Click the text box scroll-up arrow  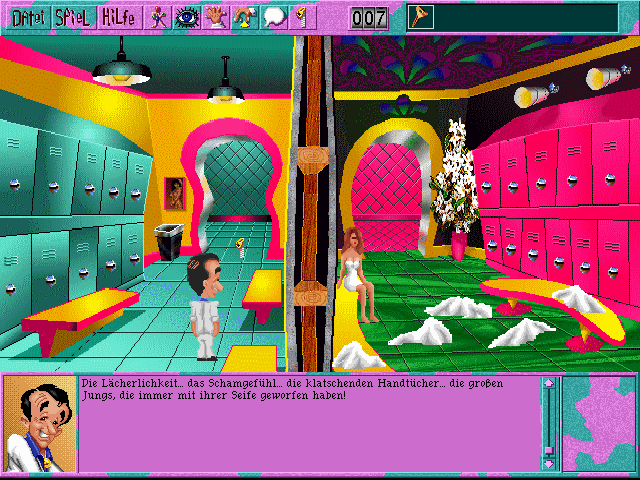click(x=548, y=384)
